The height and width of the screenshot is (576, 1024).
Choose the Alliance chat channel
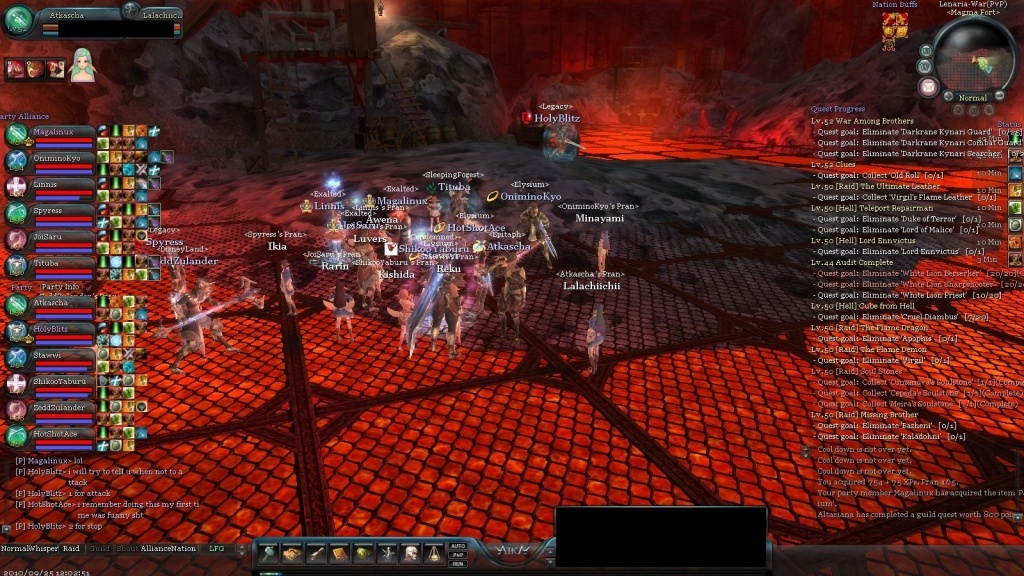tap(156, 548)
